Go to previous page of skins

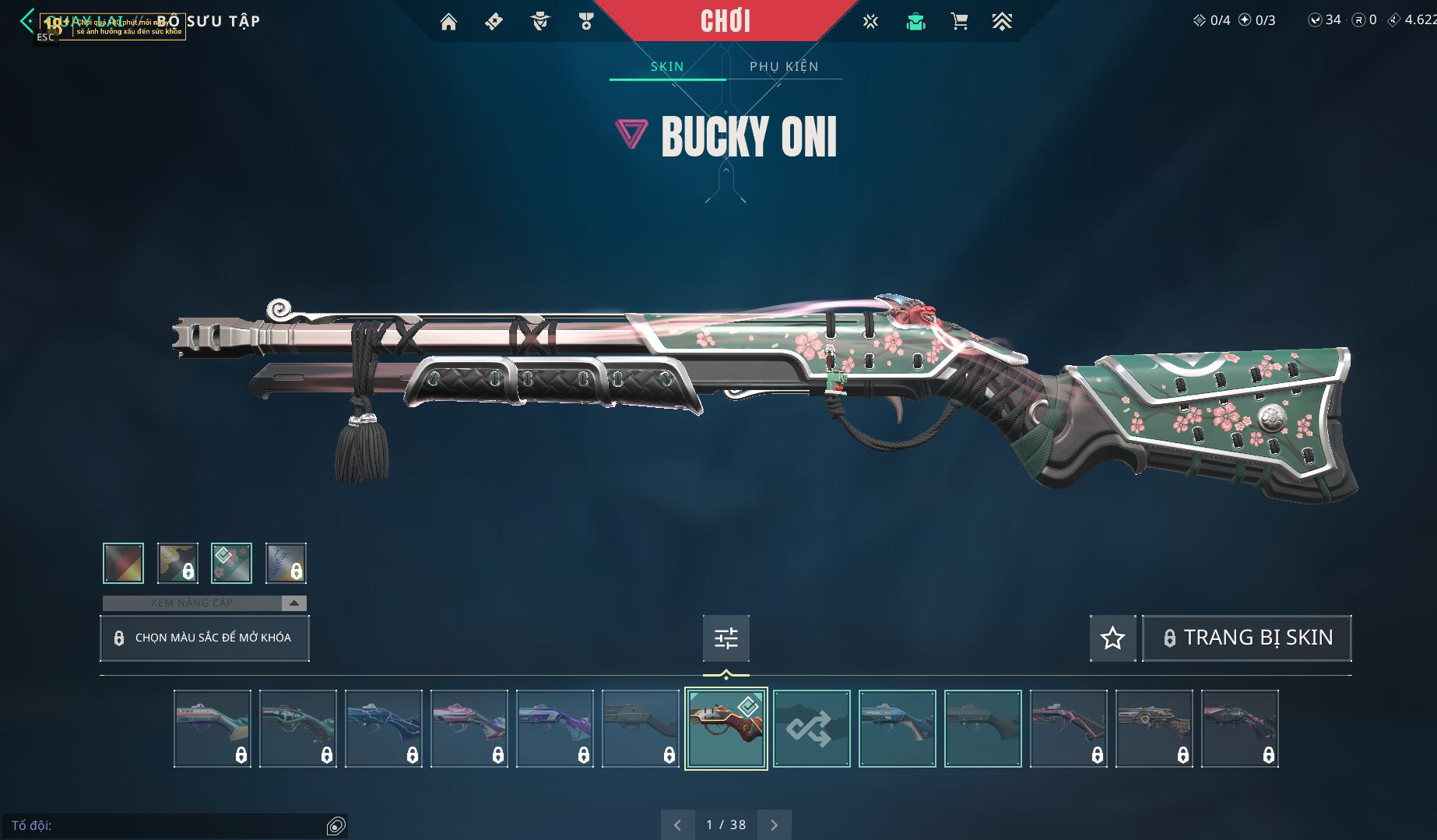point(677,824)
